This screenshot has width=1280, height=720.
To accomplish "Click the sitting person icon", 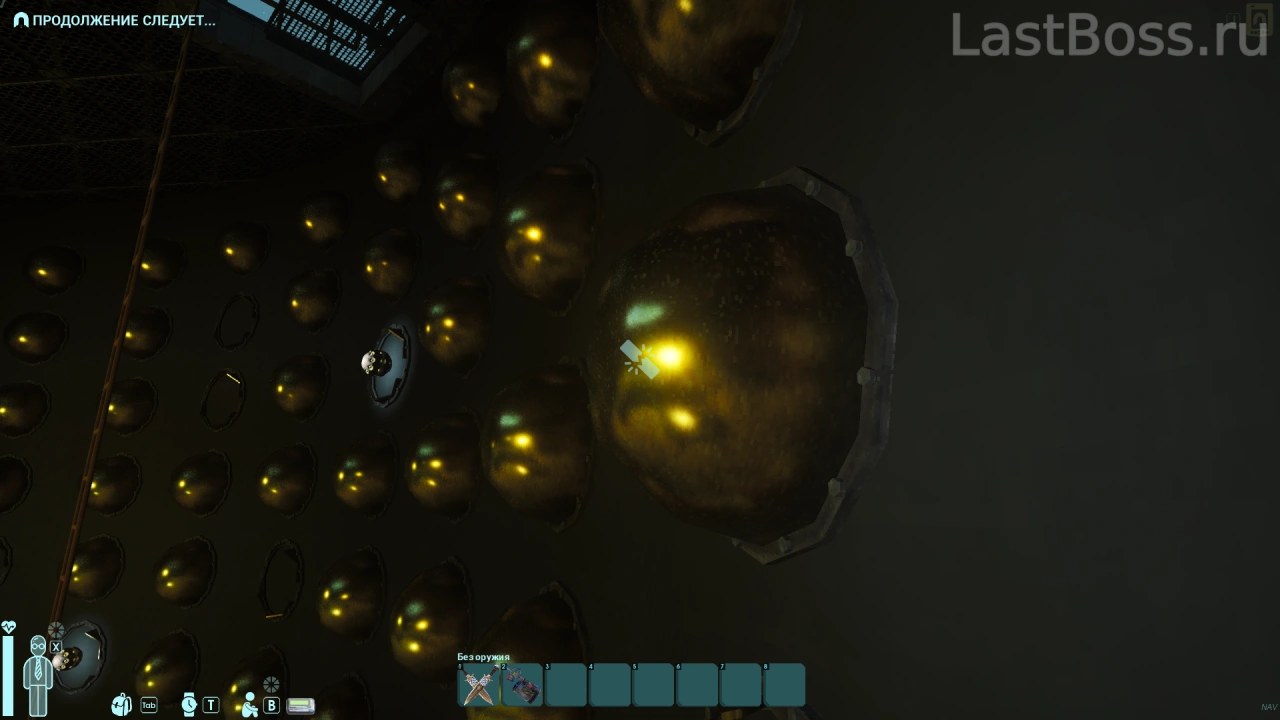I will click(x=249, y=704).
